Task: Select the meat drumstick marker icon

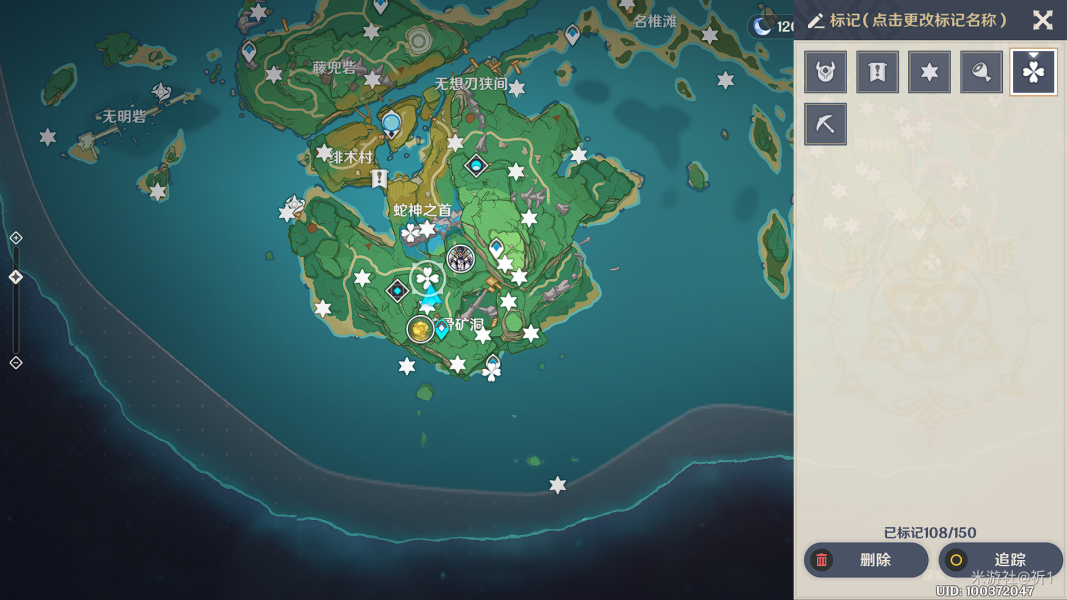Action: coord(981,72)
